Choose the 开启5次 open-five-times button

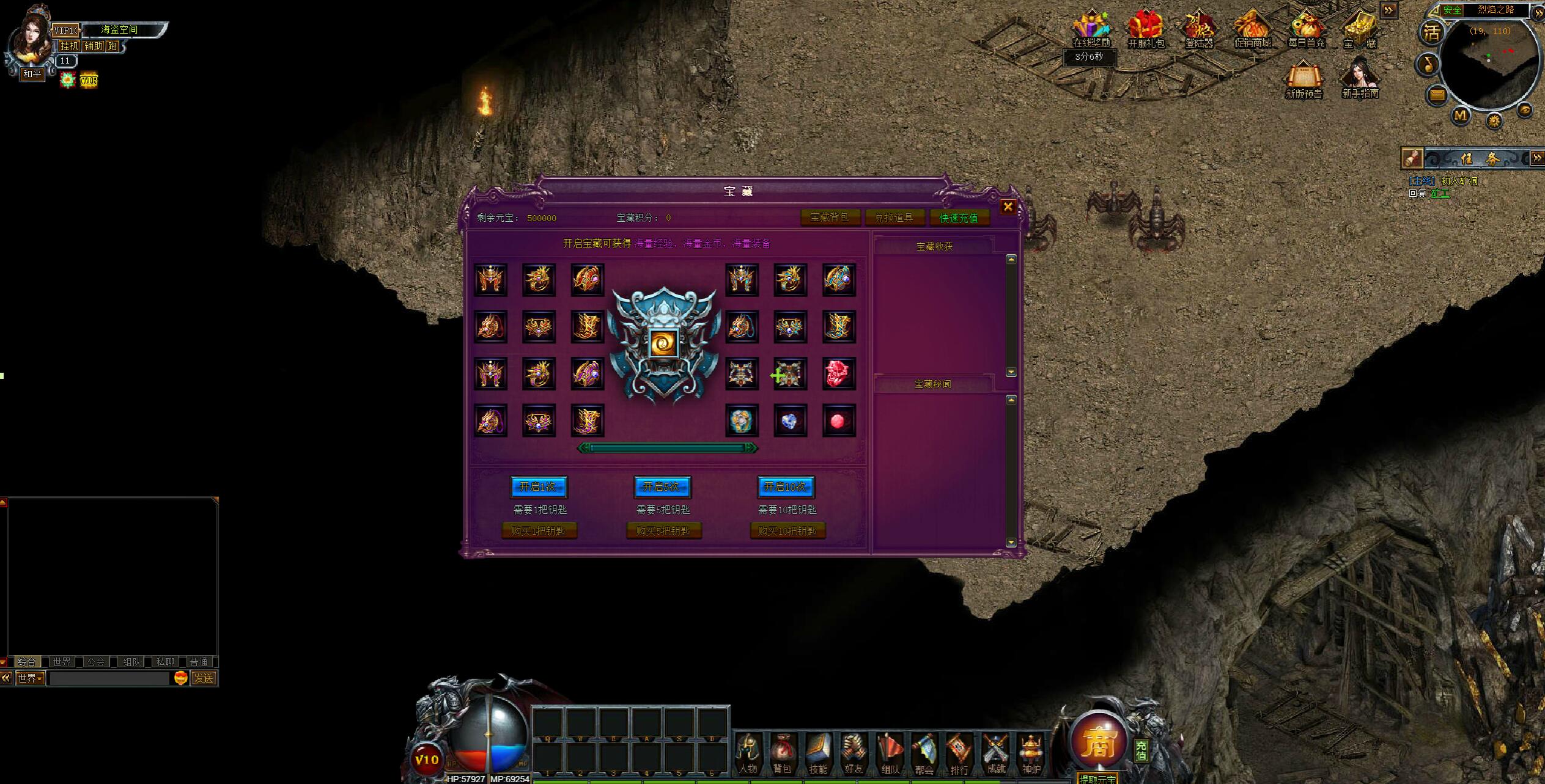tap(662, 487)
